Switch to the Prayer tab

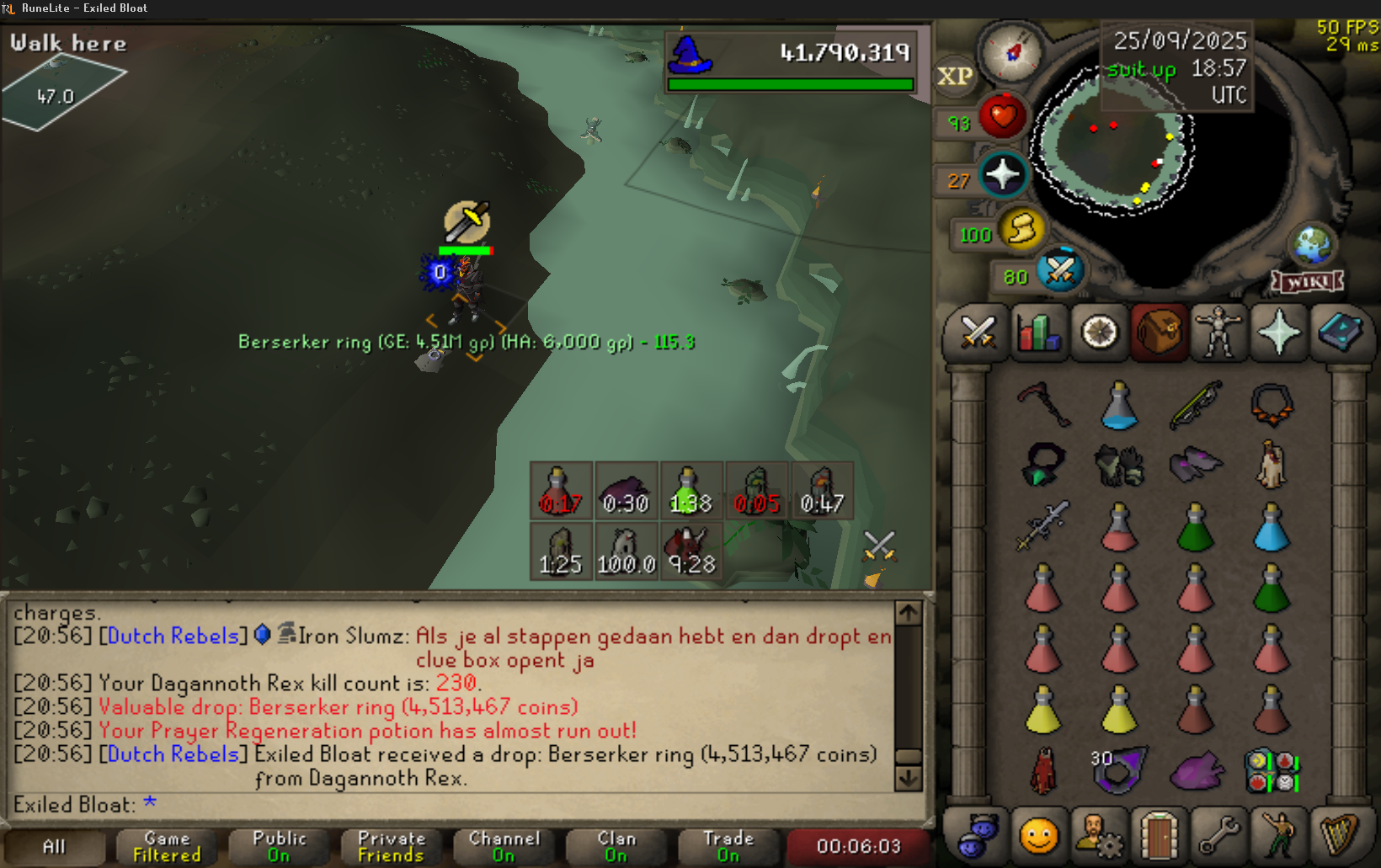[1279, 333]
